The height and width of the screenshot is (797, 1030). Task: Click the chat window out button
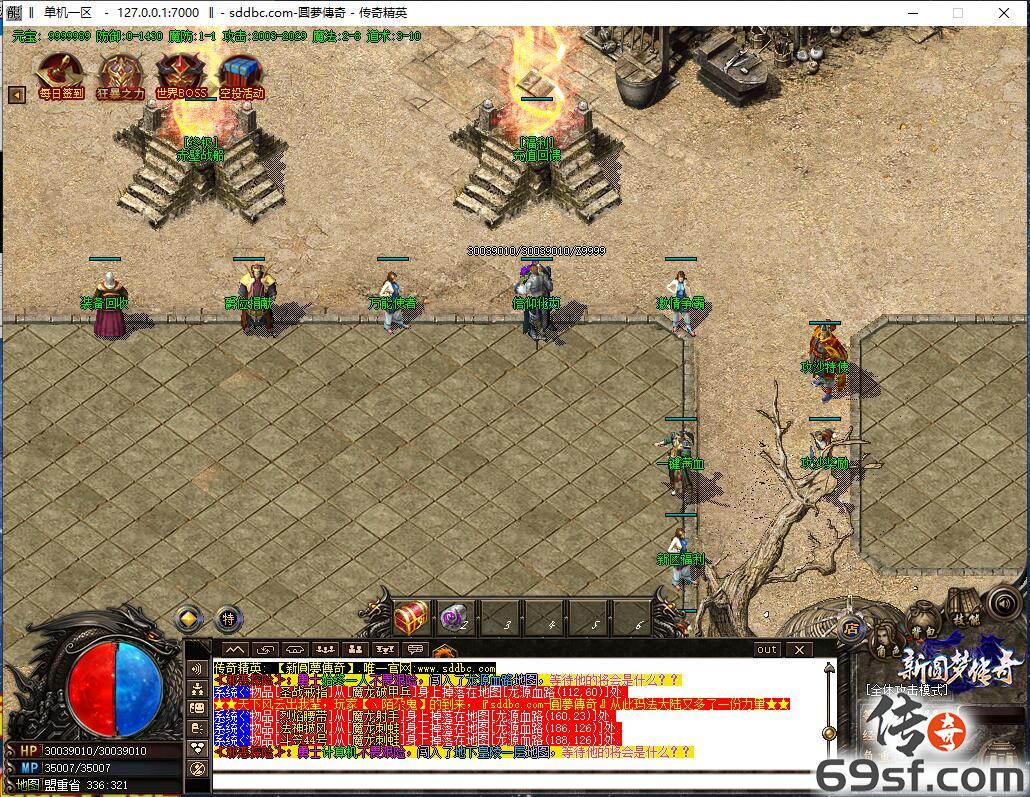click(766, 650)
